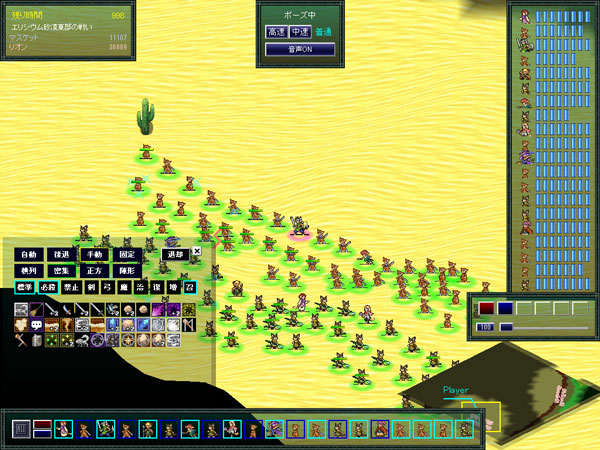This screenshot has height=450, width=600.
Task: Select the 正方 formation button
Action: 95,271
